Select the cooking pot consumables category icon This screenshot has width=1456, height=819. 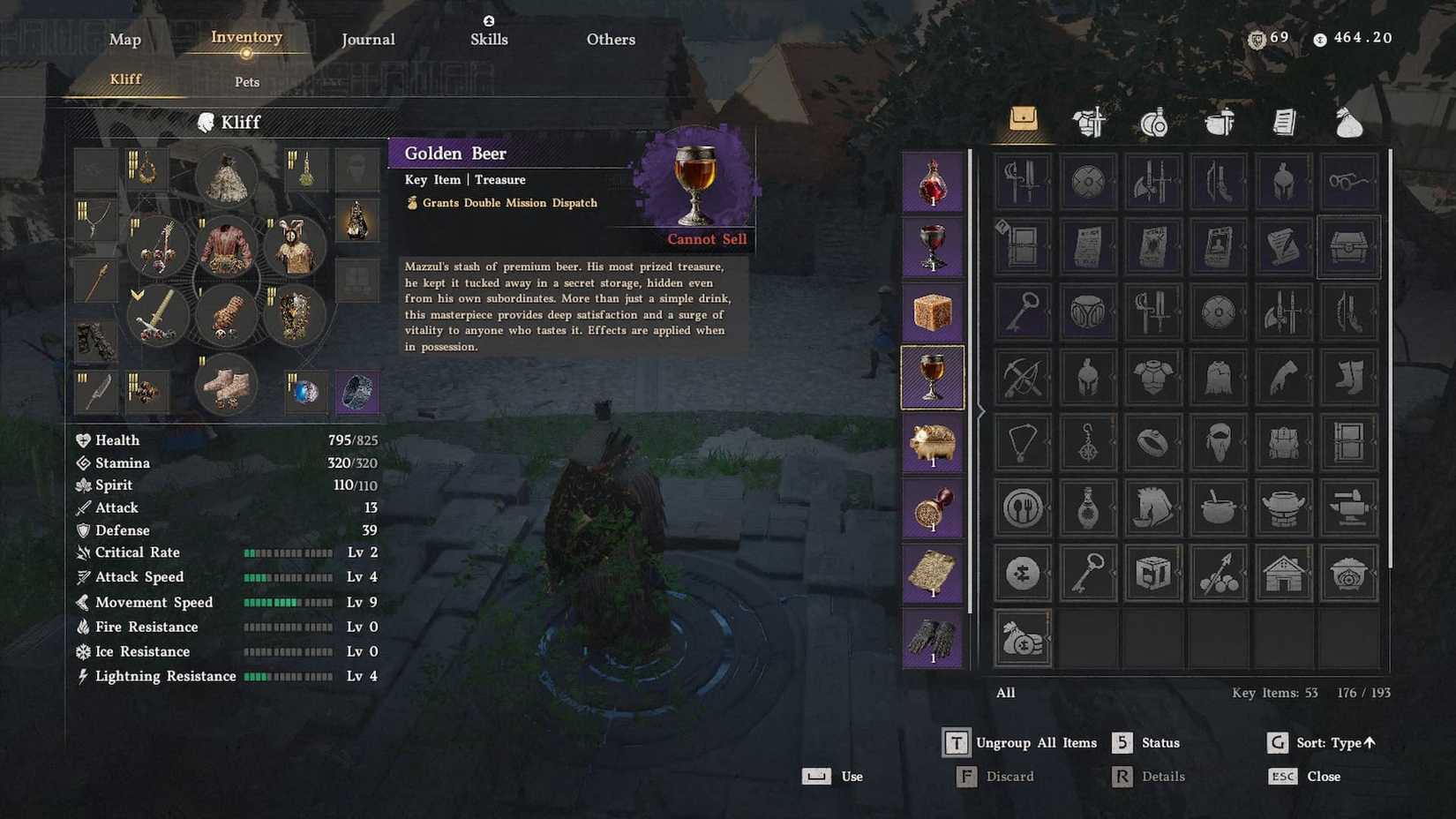pyautogui.click(x=1218, y=121)
